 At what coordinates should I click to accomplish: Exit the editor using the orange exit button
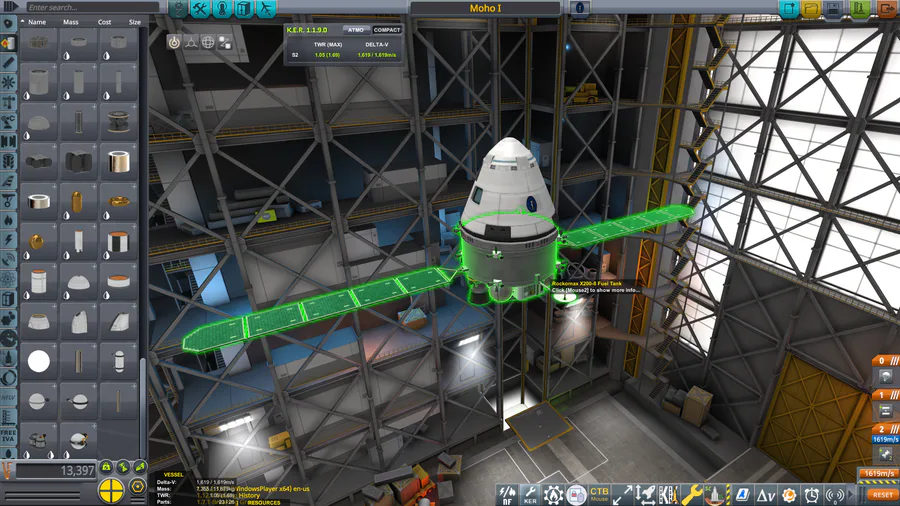pyautogui.click(x=886, y=9)
